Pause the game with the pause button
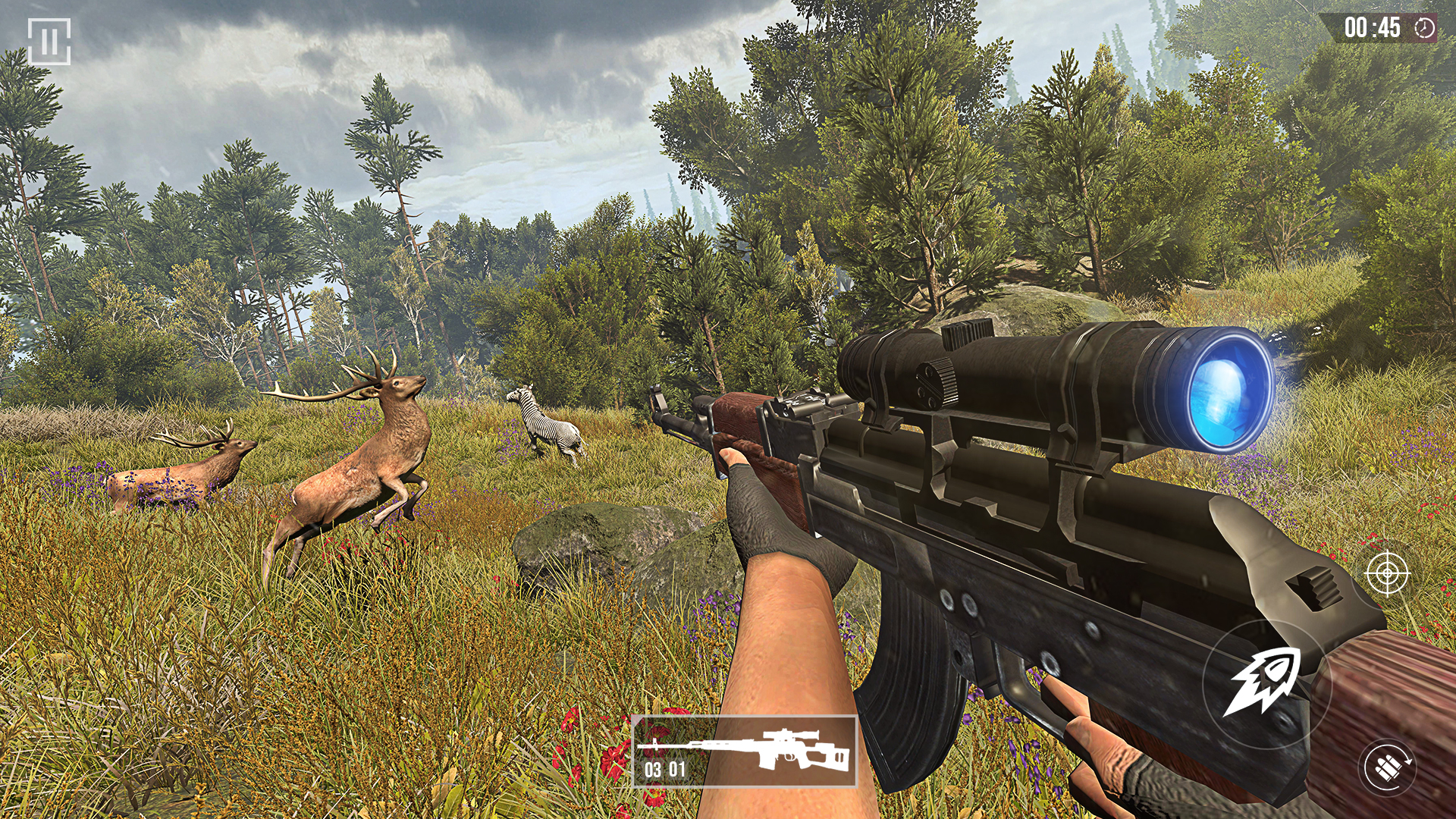This screenshot has height=819, width=1456. coord(49,41)
